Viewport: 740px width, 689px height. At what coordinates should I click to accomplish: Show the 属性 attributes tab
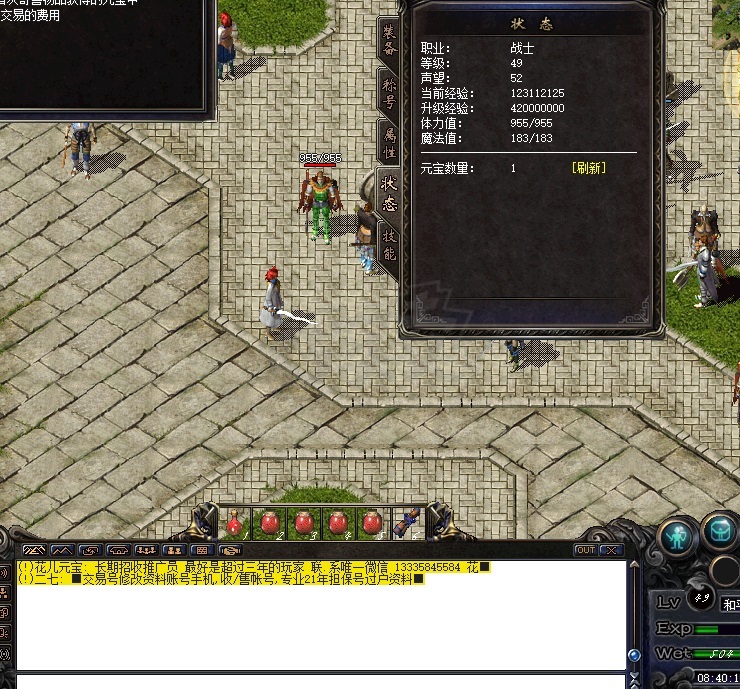(x=388, y=142)
